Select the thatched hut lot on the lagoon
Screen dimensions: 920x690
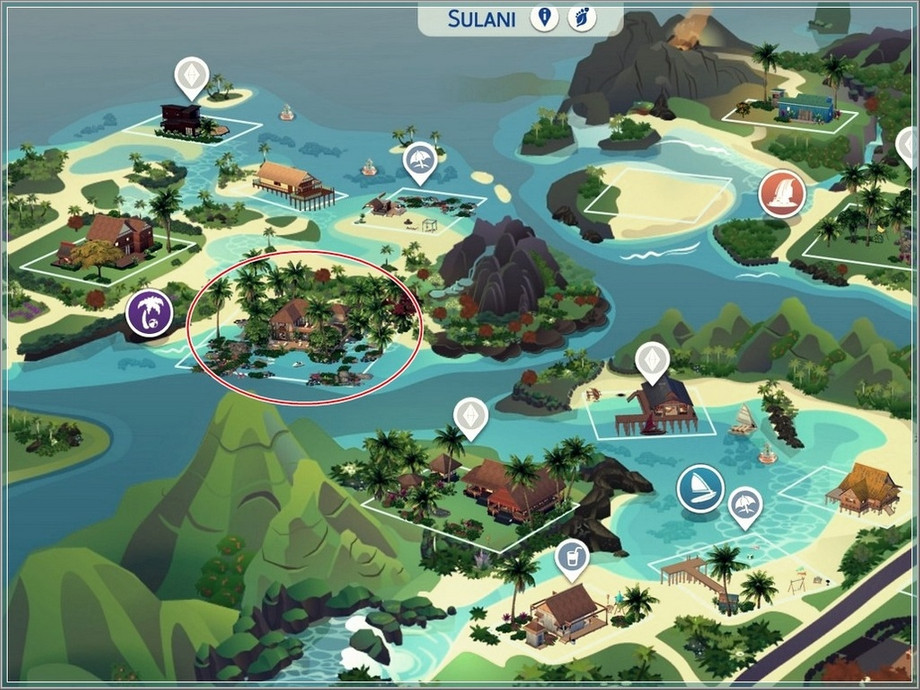(860, 488)
